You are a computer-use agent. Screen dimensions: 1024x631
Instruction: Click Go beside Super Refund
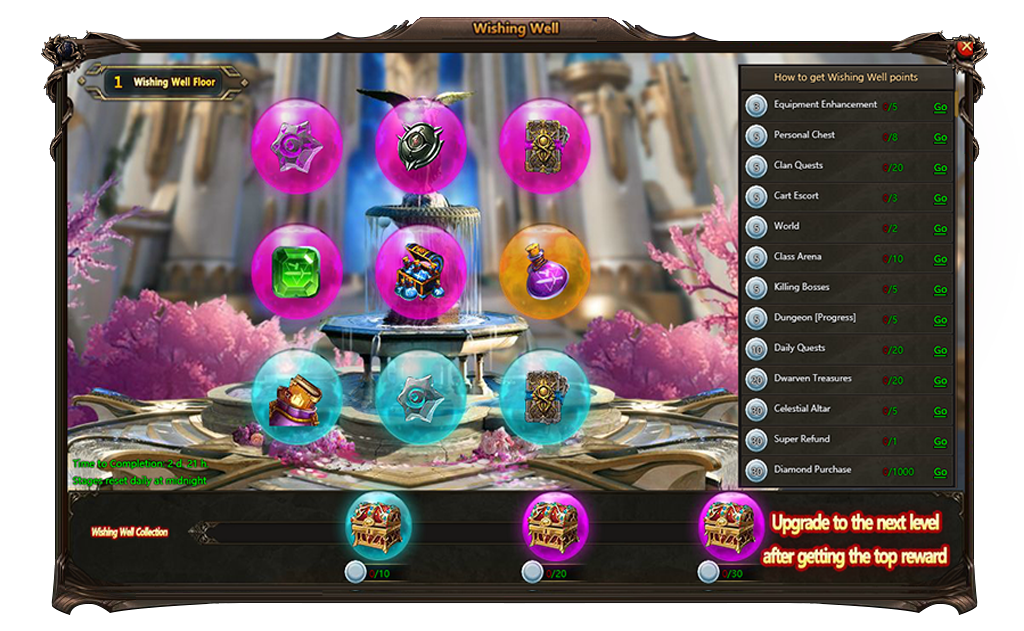pos(940,442)
